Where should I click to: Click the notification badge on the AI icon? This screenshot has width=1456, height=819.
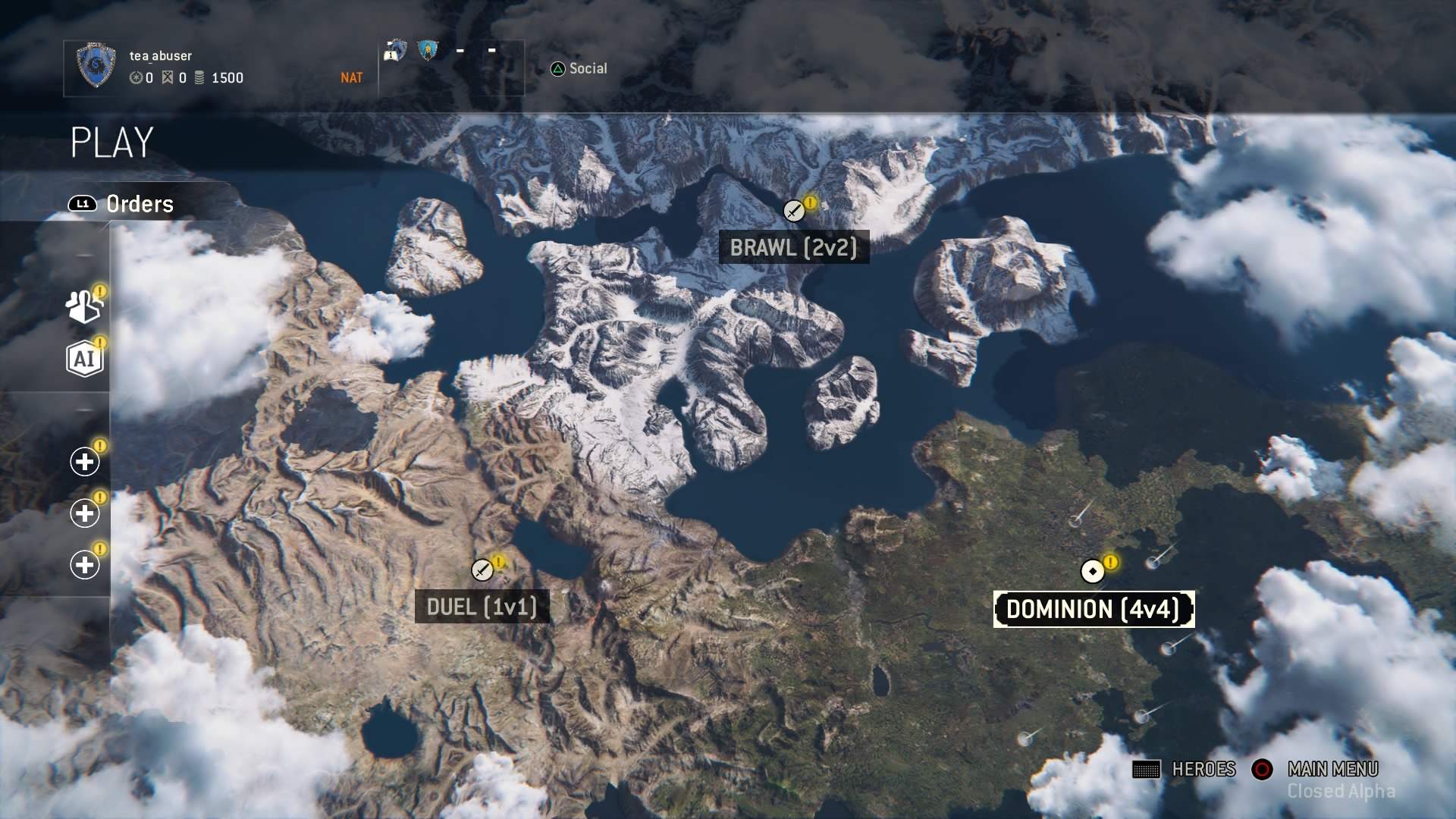[100, 343]
